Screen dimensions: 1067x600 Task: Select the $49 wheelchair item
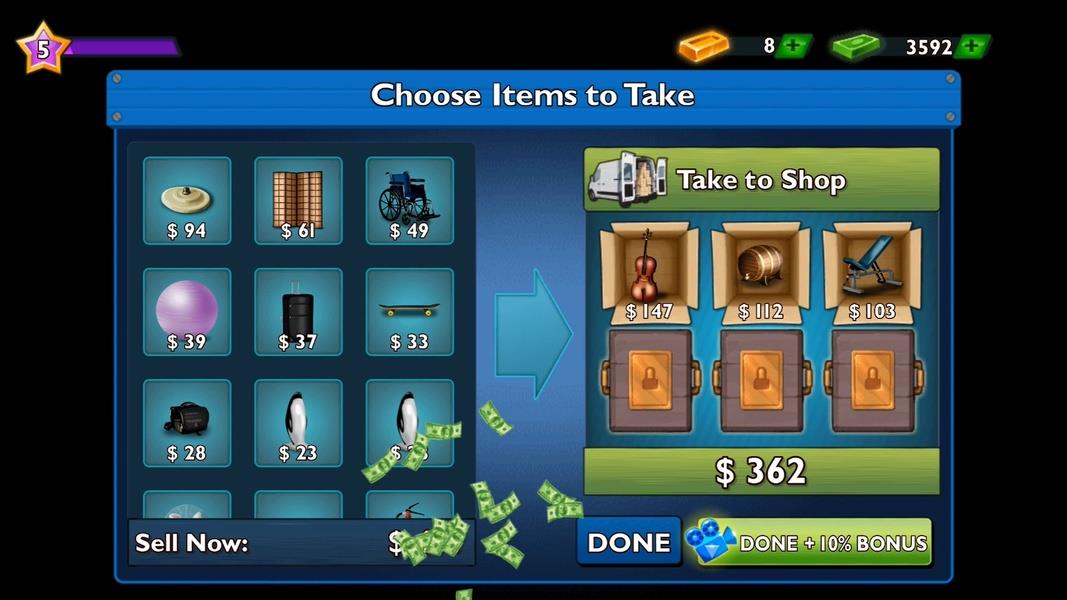coord(409,201)
